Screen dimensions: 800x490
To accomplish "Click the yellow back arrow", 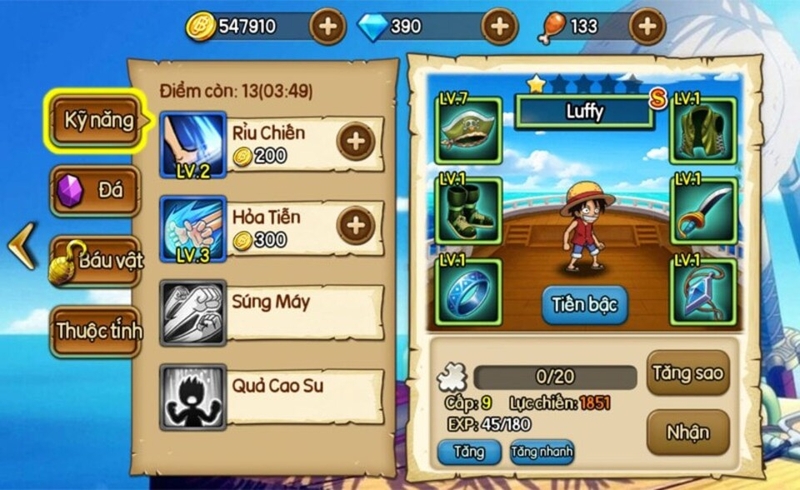I will [x=21, y=247].
